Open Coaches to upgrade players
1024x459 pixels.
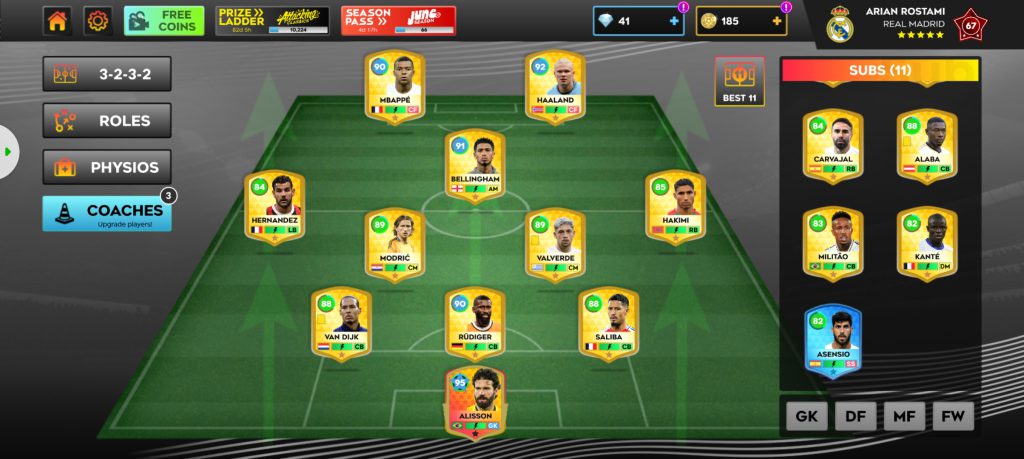point(106,213)
